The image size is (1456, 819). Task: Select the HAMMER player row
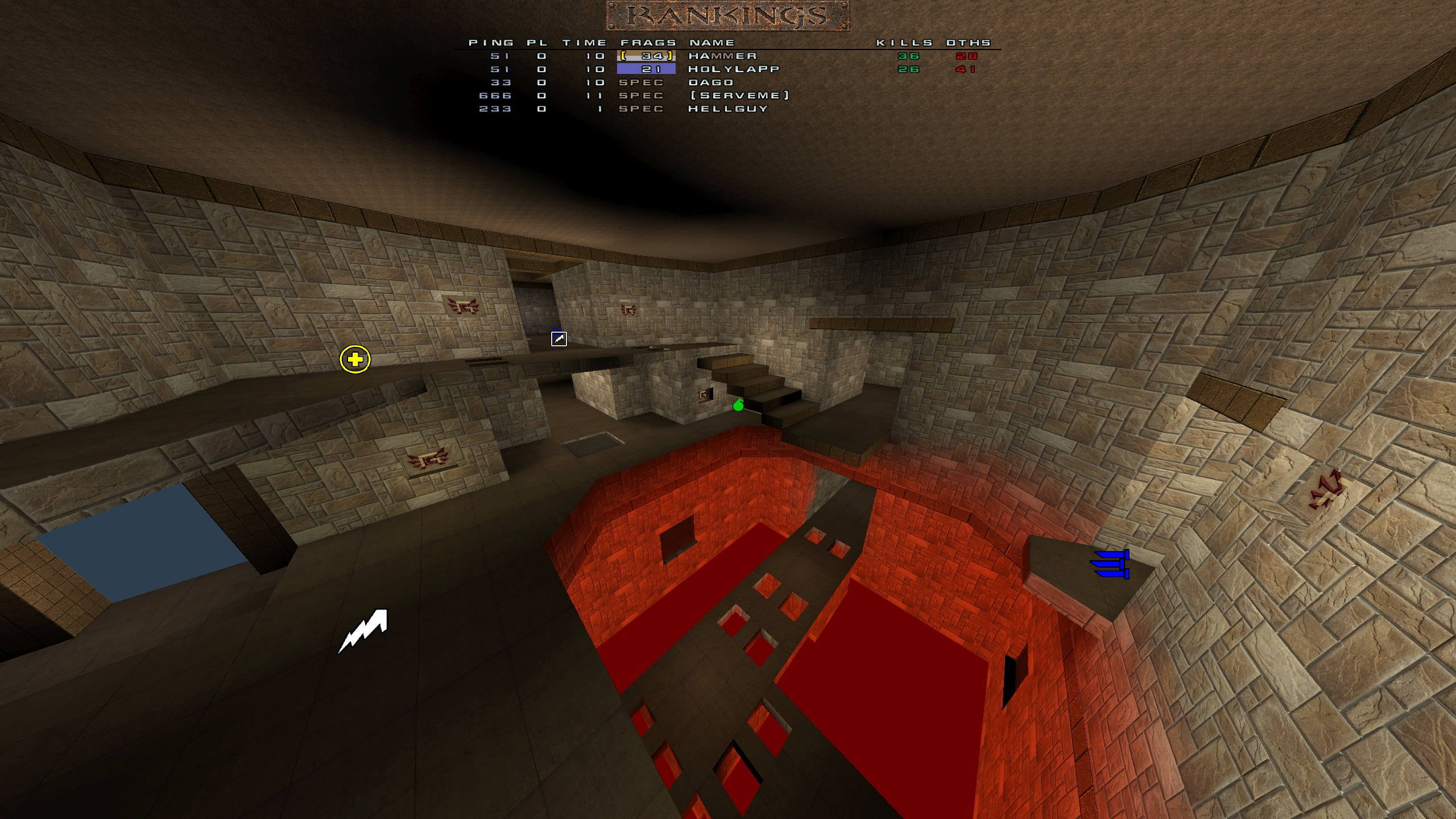pyautogui.click(x=722, y=56)
